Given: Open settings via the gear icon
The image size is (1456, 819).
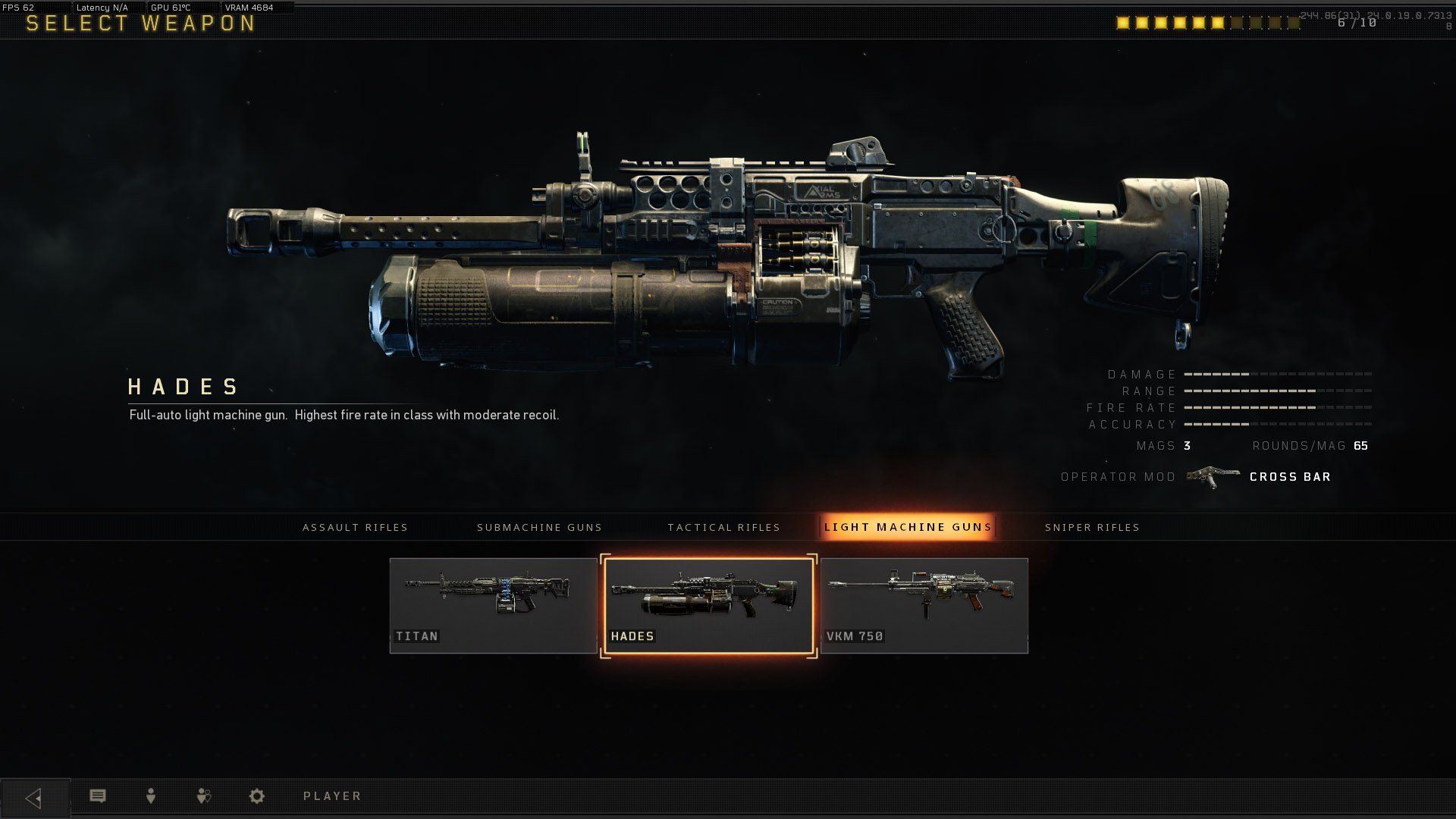Looking at the screenshot, I should point(257,796).
